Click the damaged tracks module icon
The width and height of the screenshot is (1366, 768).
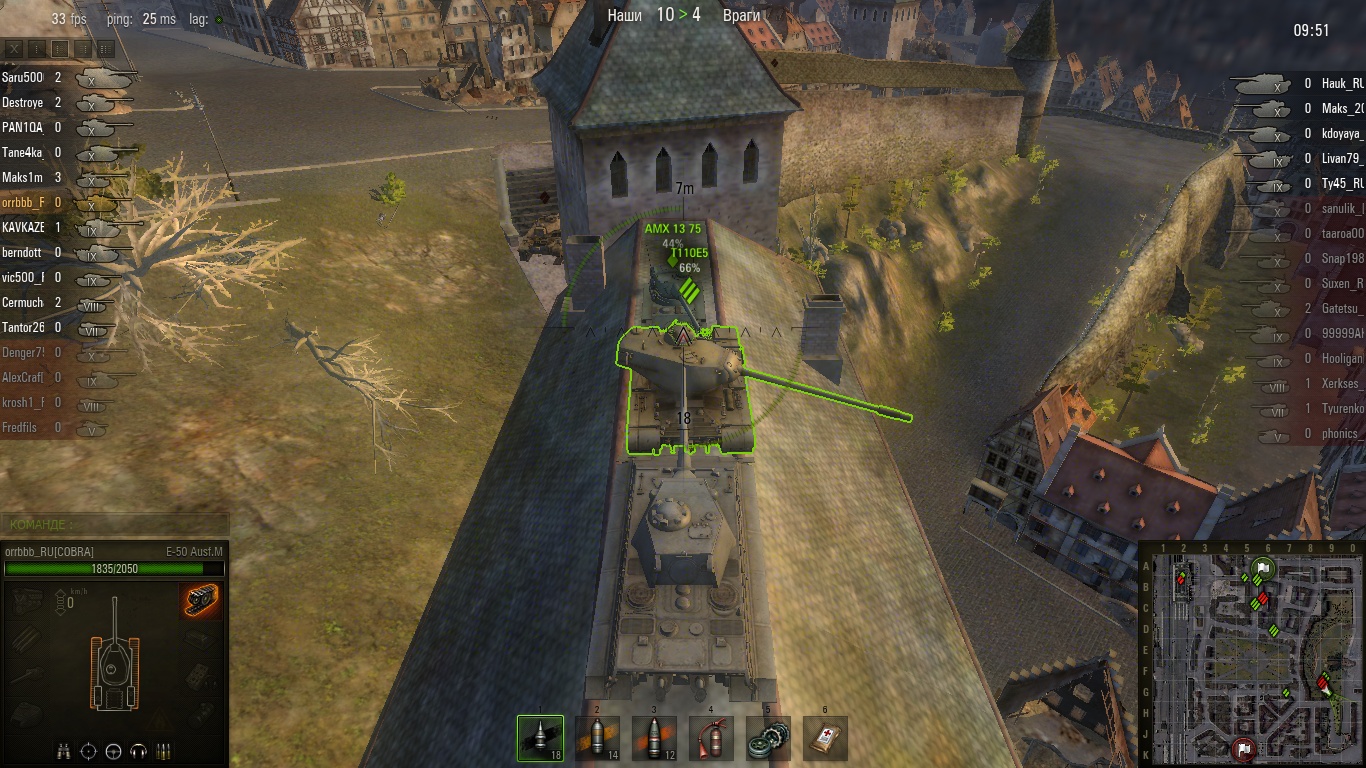tap(202, 601)
